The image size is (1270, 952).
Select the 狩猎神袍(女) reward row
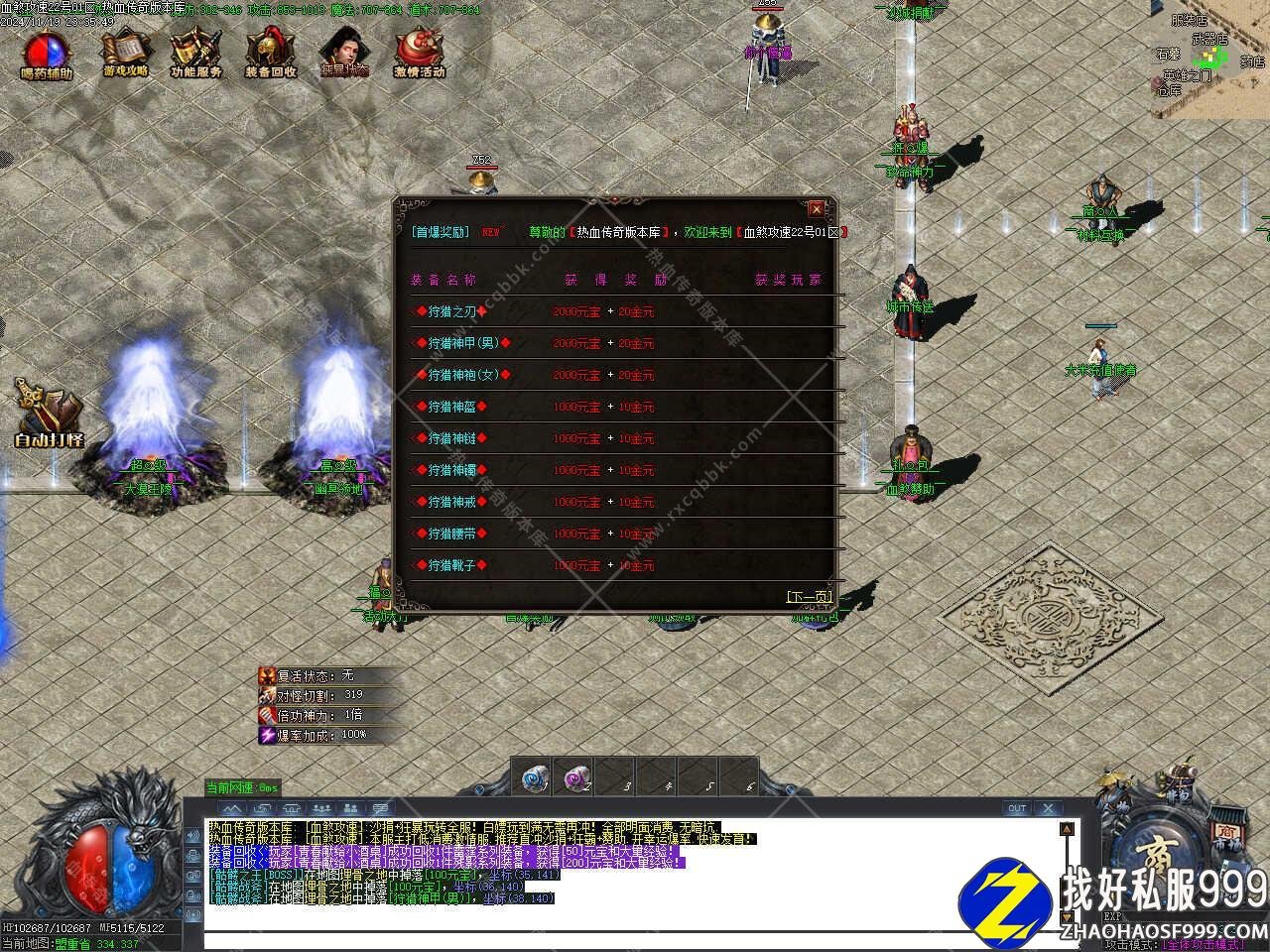462,375
